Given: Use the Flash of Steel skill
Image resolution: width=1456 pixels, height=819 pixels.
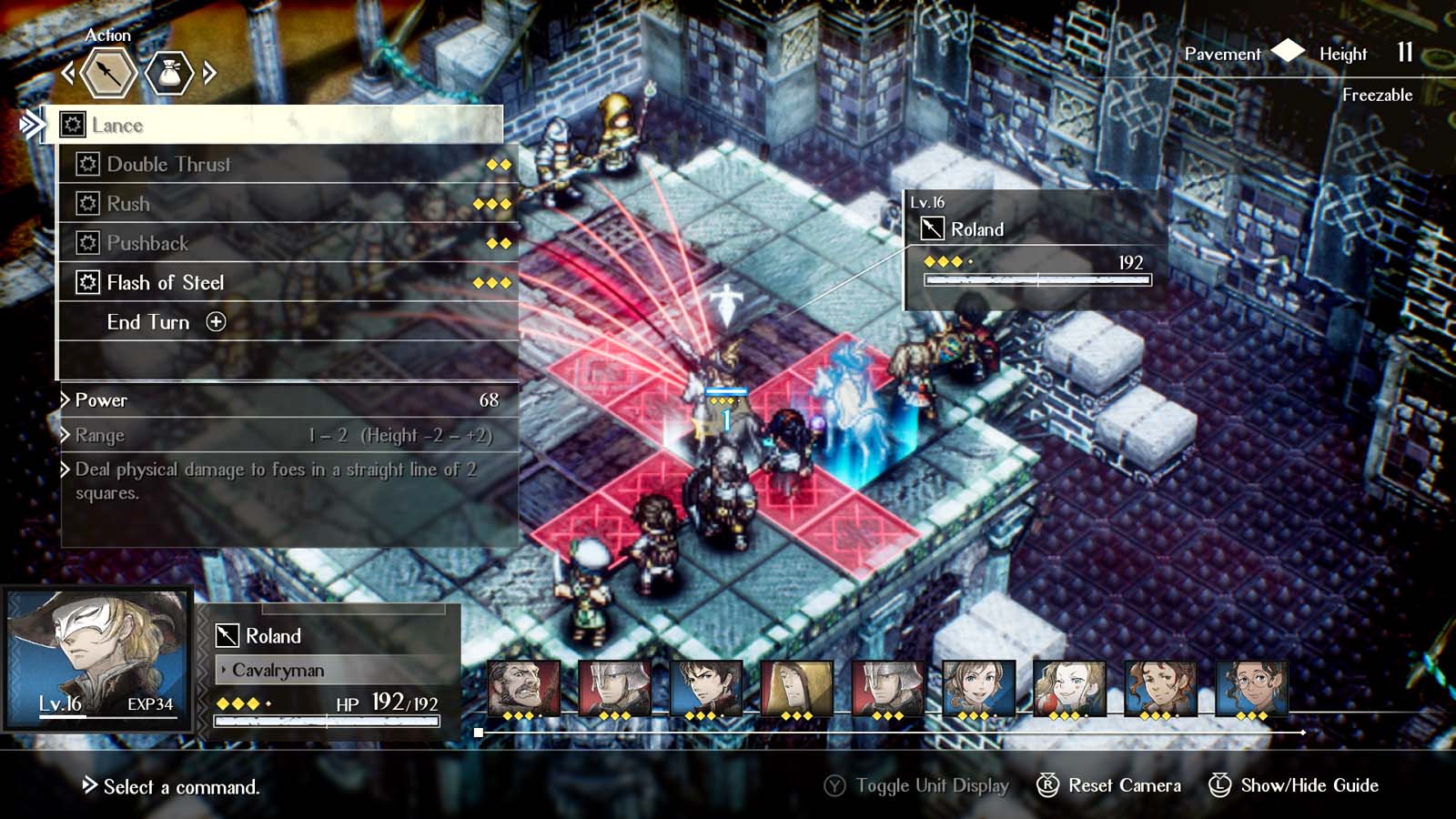Looking at the screenshot, I should pos(164,283).
